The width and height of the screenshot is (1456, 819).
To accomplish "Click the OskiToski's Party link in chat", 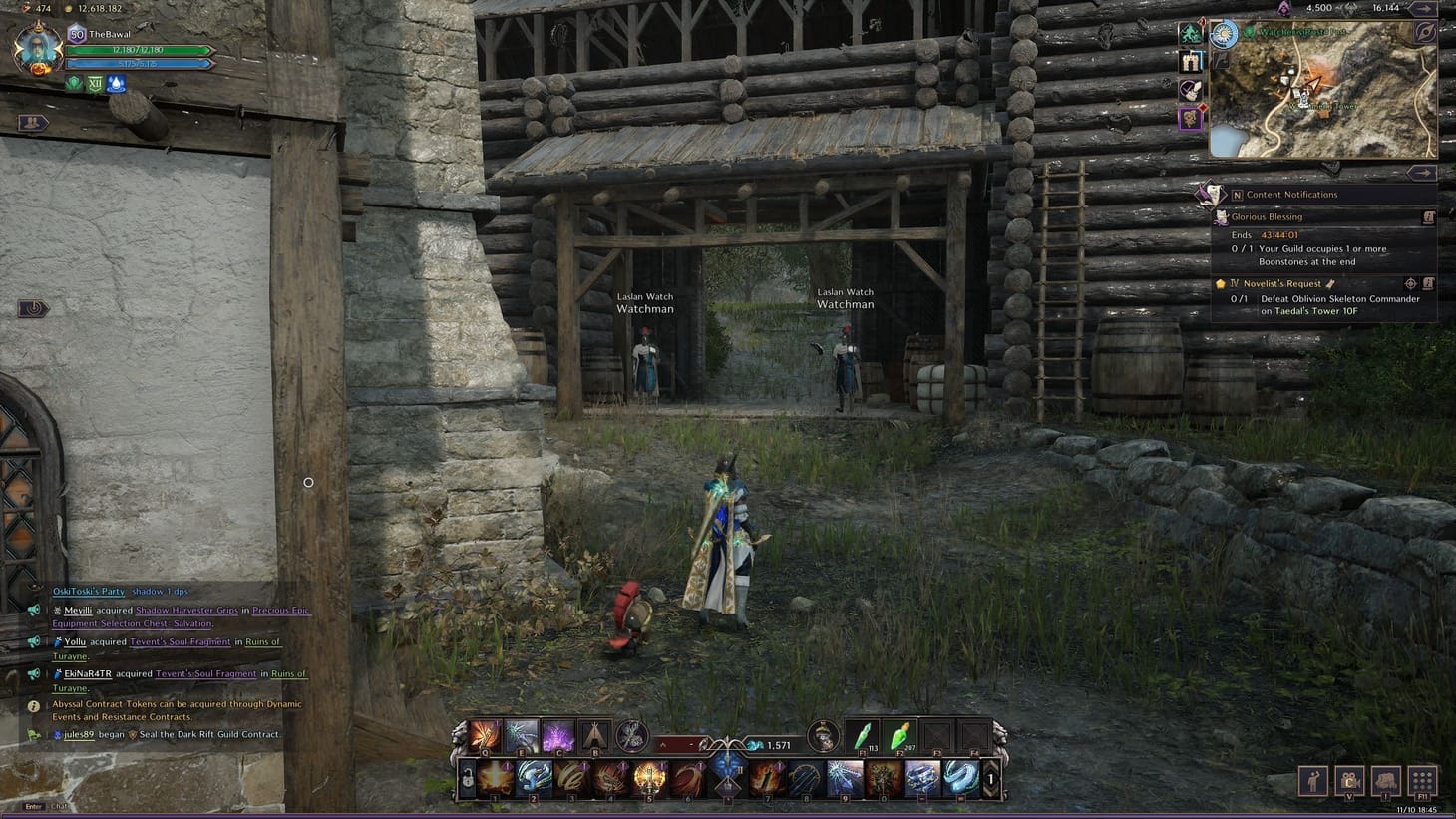I will [x=88, y=591].
